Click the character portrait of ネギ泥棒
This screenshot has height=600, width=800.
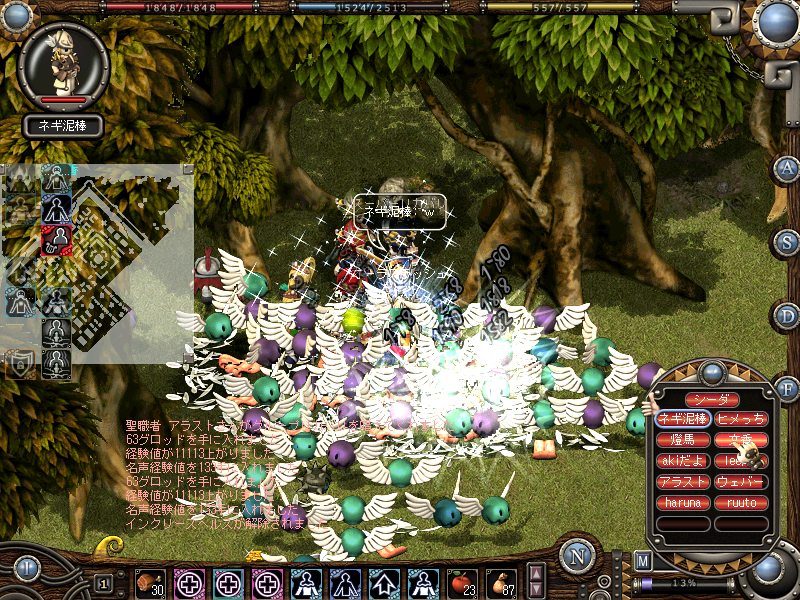click(x=63, y=65)
